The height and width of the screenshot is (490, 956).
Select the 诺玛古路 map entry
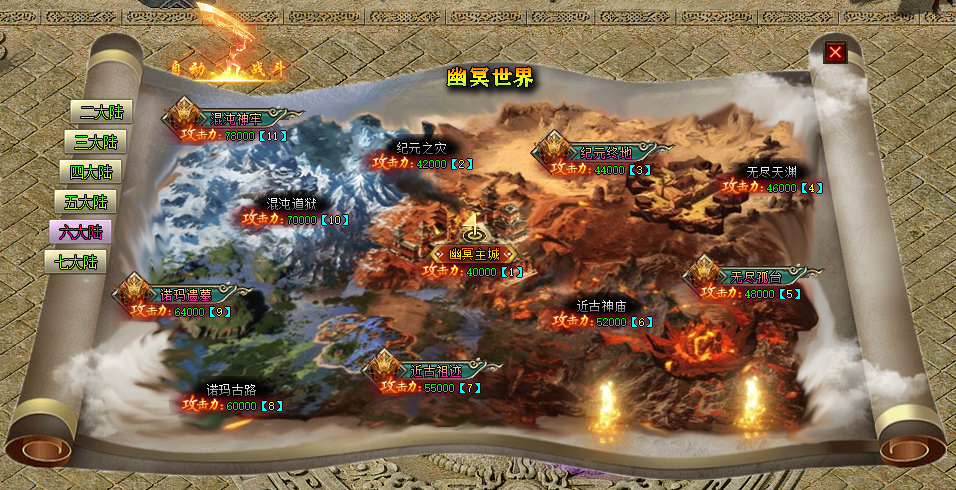point(231,389)
